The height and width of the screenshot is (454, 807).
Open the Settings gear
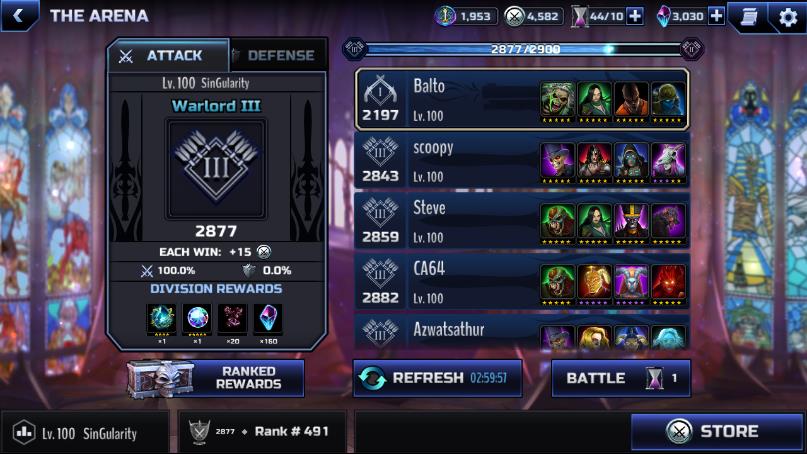coord(787,16)
